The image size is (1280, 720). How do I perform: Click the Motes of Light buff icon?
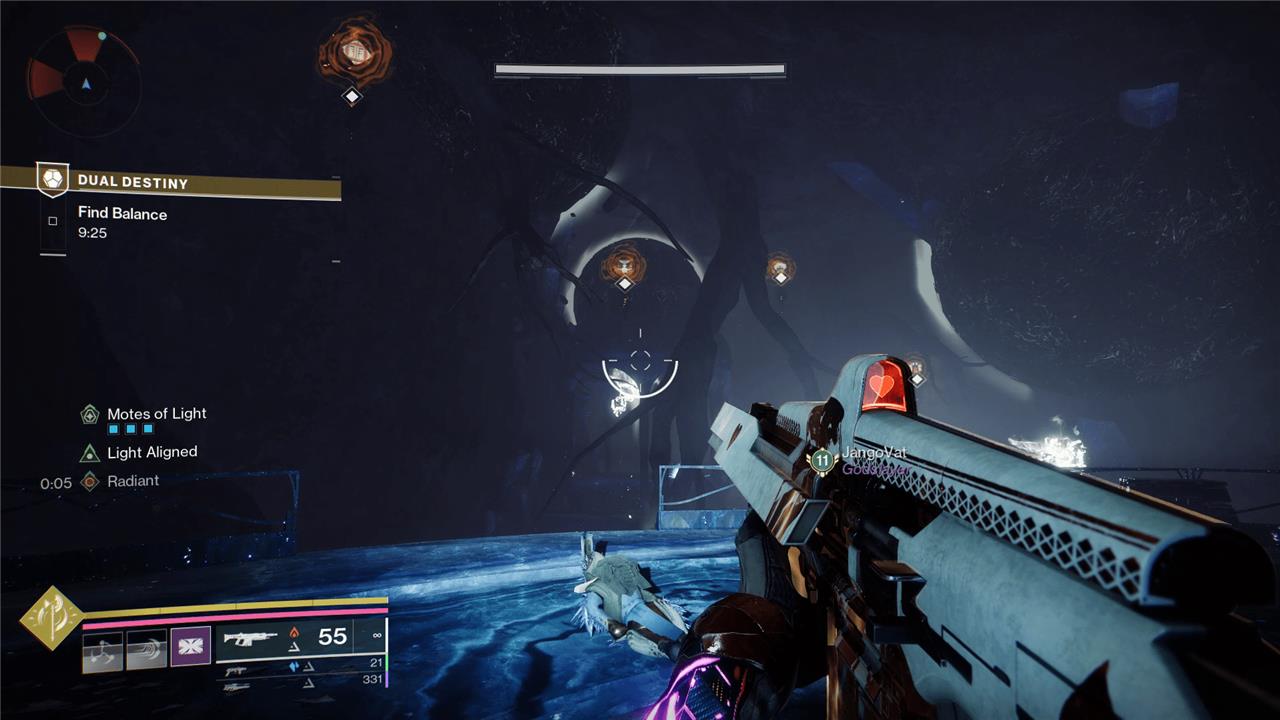coord(90,414)
